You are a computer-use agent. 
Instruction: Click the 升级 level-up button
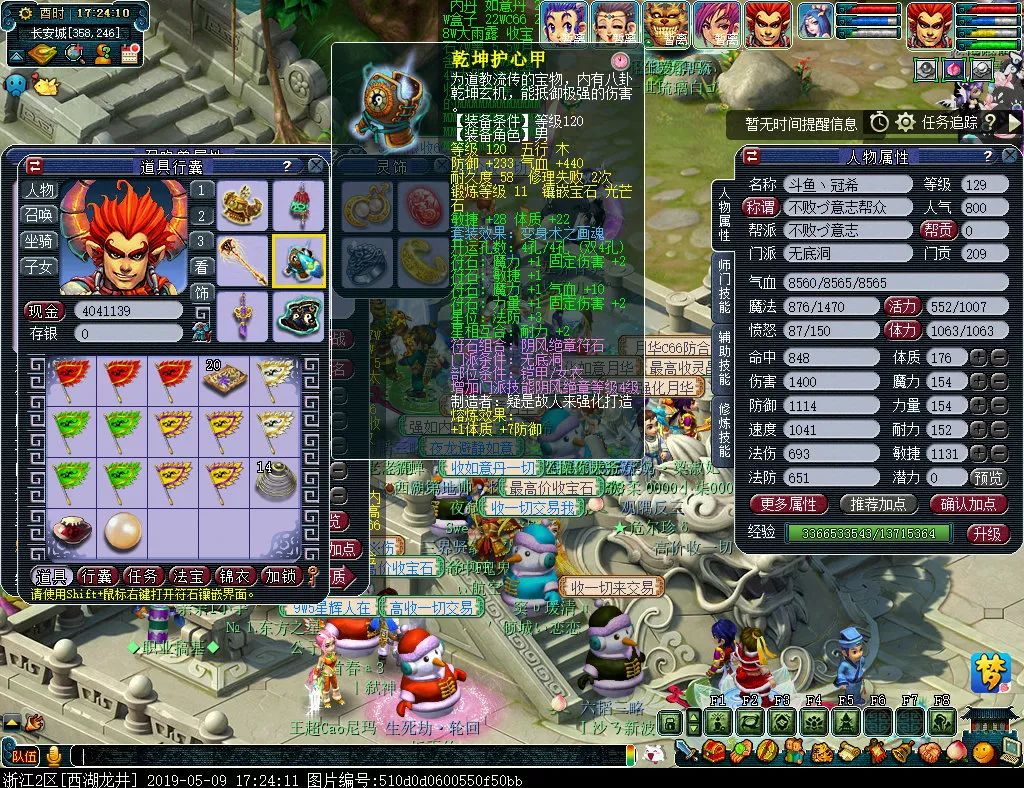tap(987, 533)
